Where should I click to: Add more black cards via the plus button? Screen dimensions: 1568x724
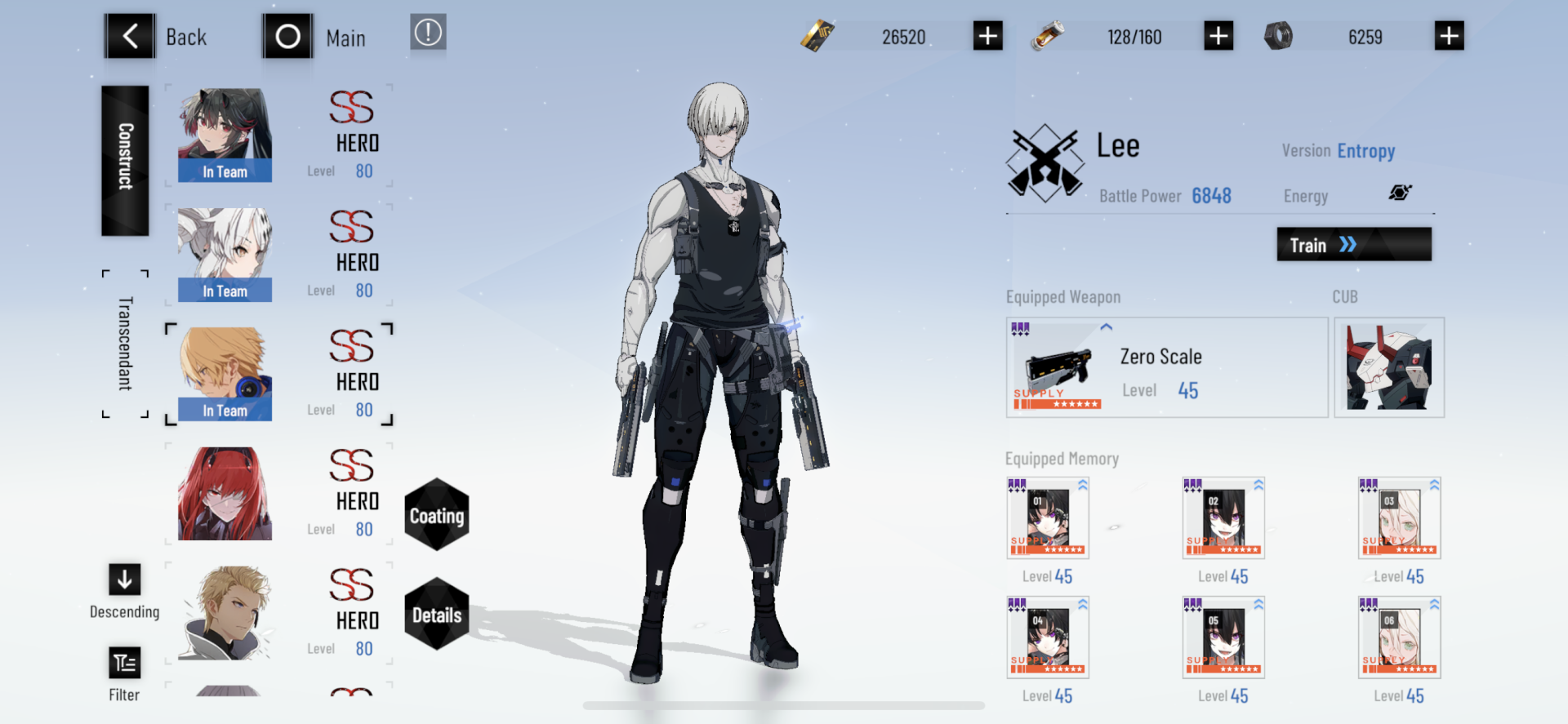point(987,36)
